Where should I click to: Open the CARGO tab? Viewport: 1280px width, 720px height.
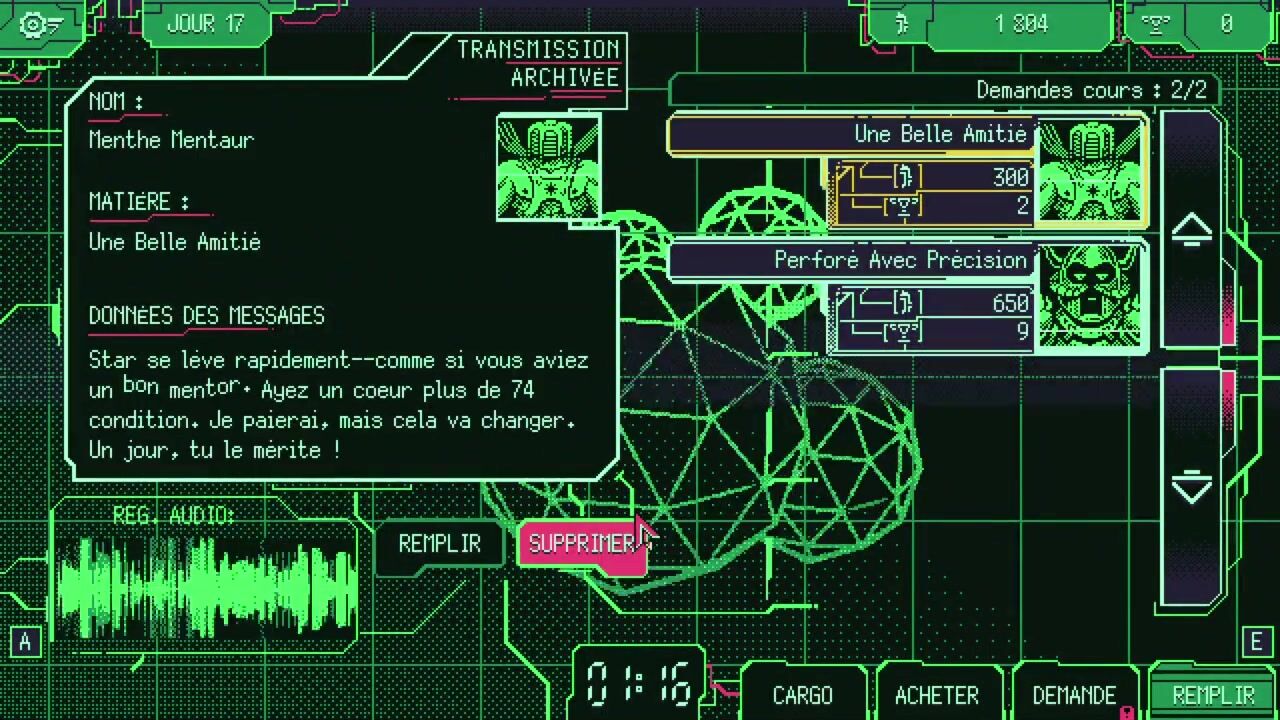802,695
